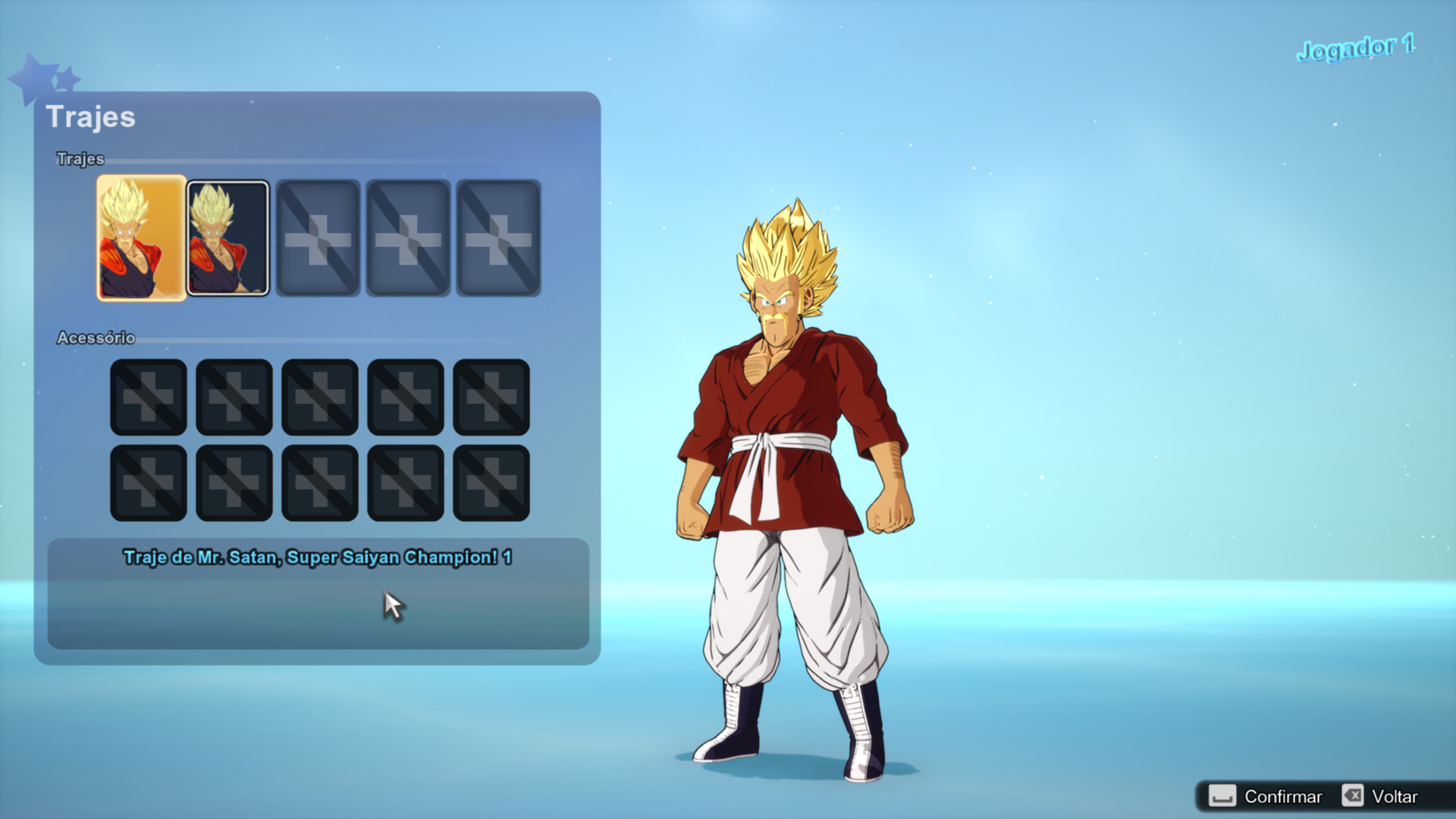Click the first accessory slot in bottom row
Viewport: 1456px width, 819px height.
pos(148,482)
